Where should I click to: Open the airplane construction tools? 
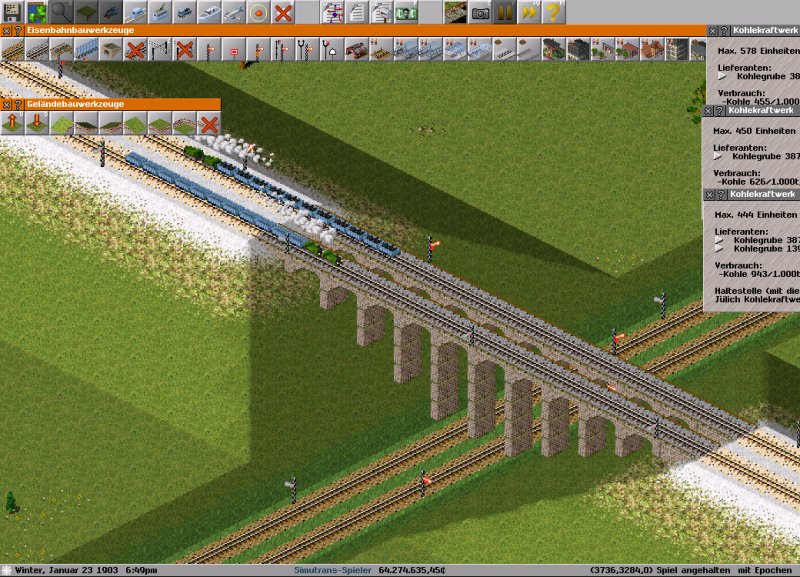coord(234,12)
